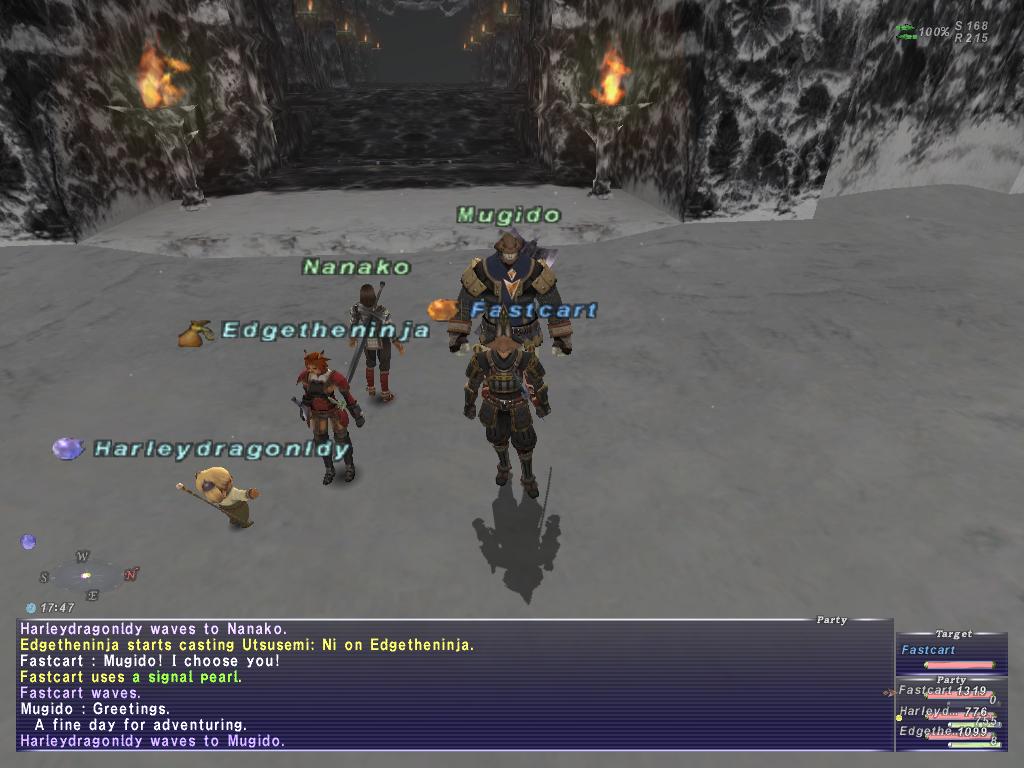Target player via Mugido nameplate
The width and height of the screenshot is (1024, 768).
coord(509,215)
